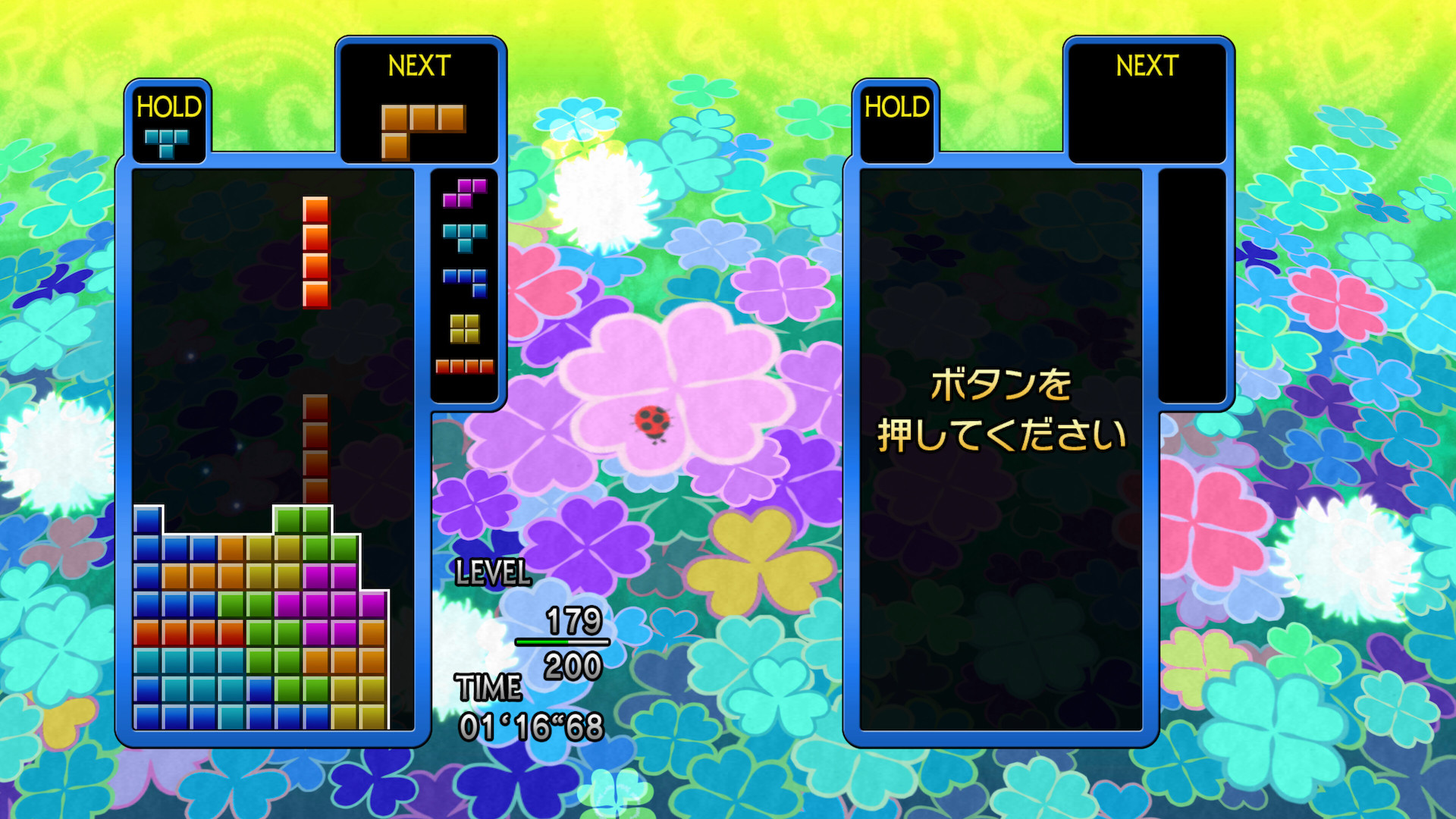This screenshot has height=819, width=1456.
Task: Select the HOLD piece box on left playfield
Action: pyautogui.click(x=168, y=121)
